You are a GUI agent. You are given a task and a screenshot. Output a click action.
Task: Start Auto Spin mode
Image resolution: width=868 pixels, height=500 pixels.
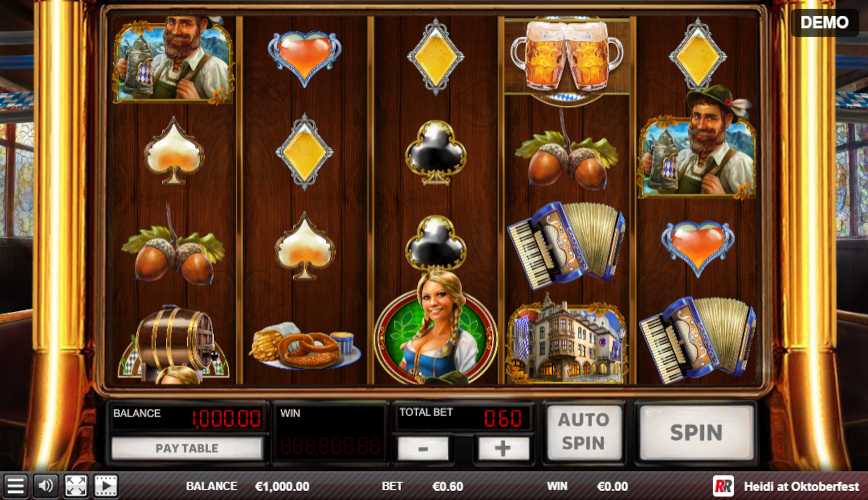coord(583,432)
